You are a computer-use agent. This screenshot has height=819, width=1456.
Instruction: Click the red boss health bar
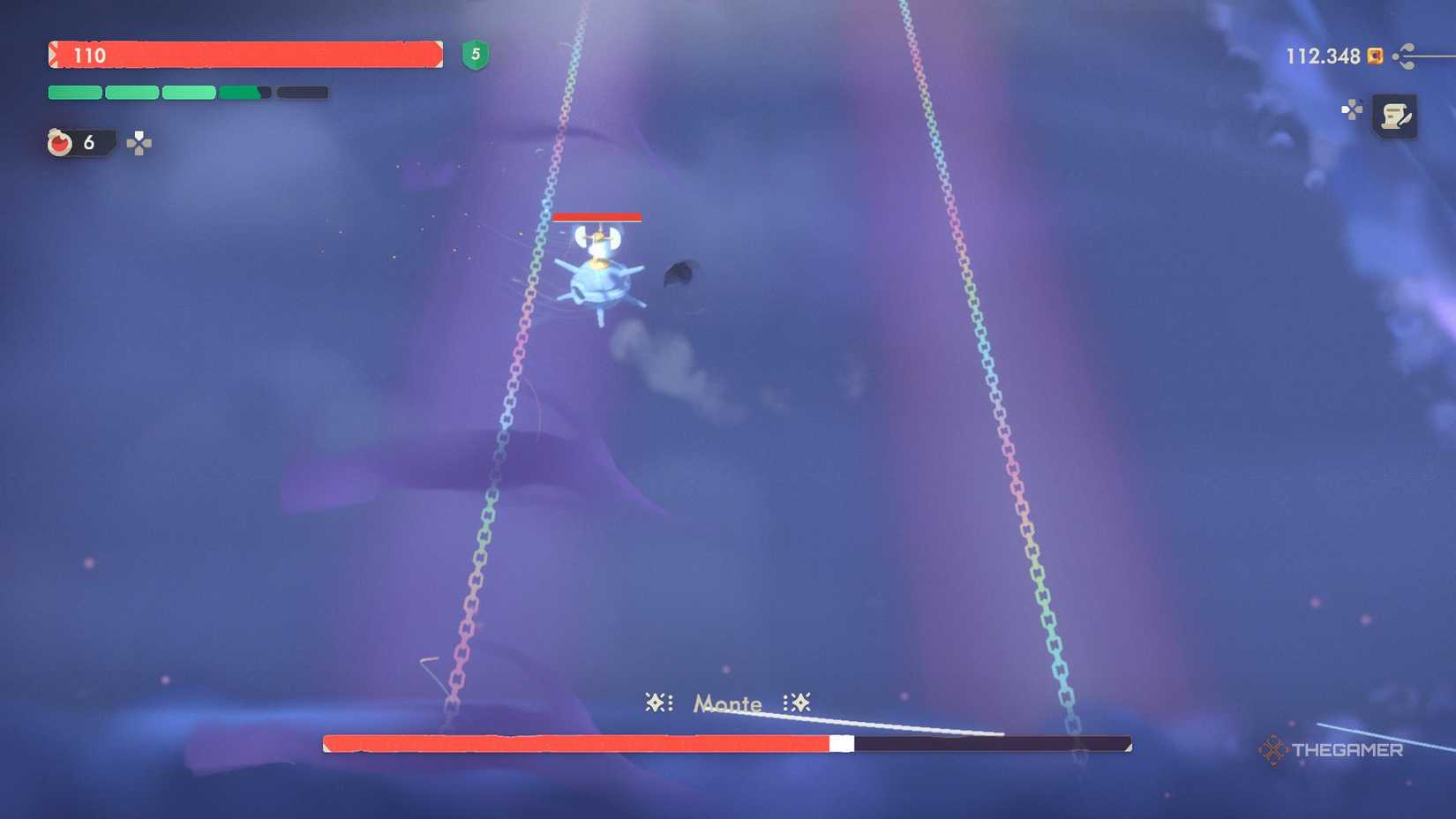coord(574,744)
